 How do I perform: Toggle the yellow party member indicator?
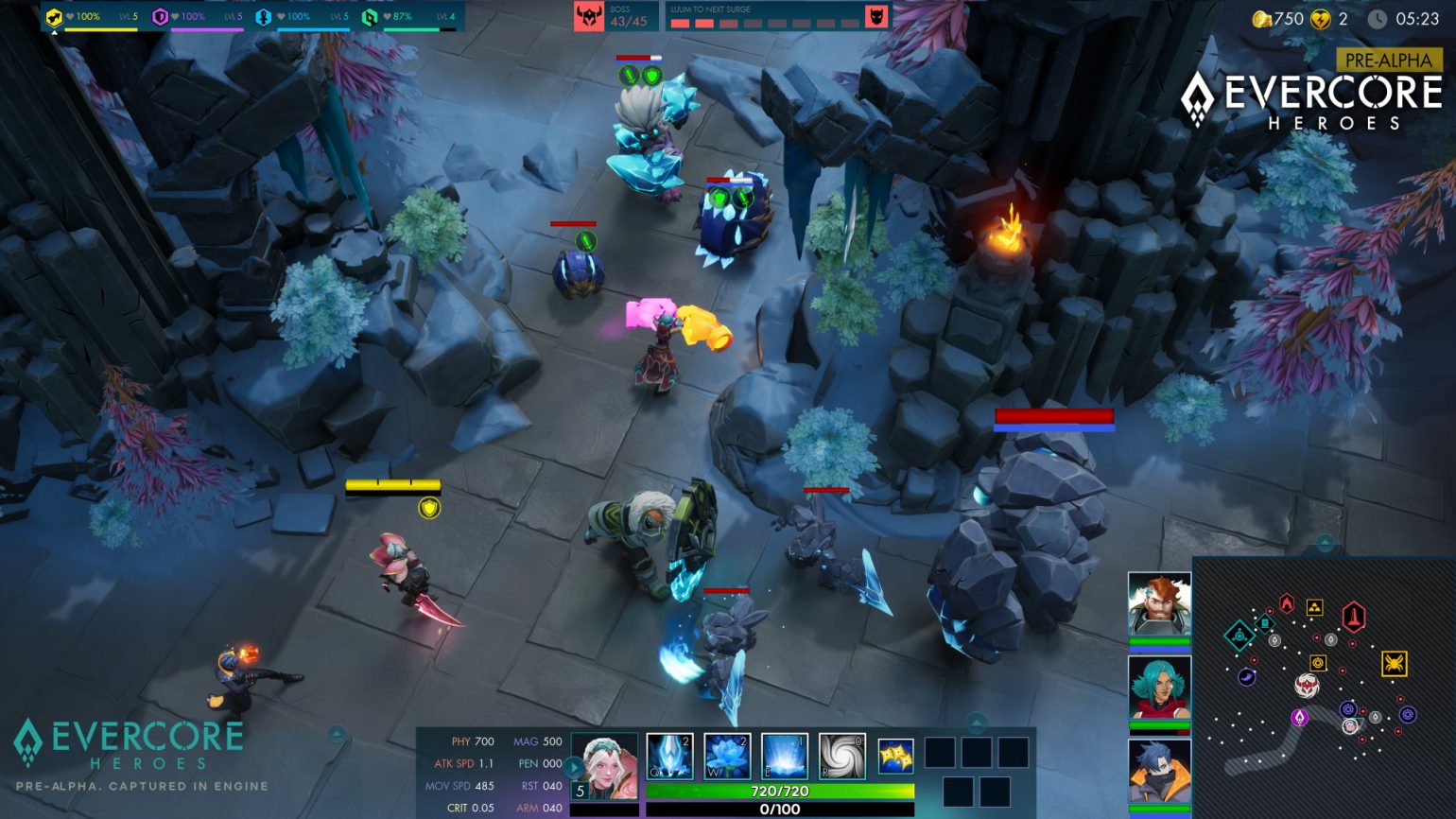tap(55, 17)
